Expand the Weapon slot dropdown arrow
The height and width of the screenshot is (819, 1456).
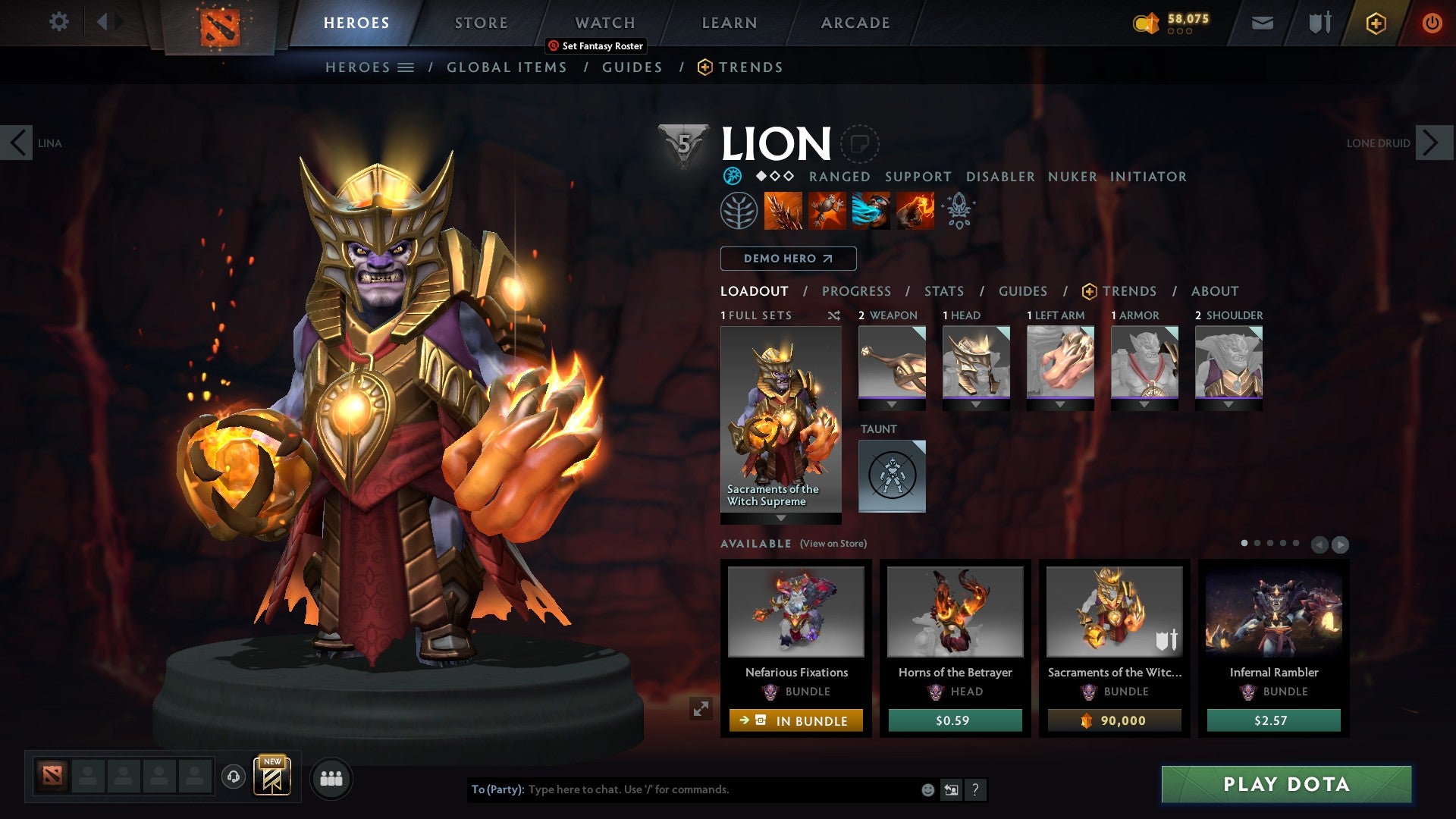pyautogui.click(x=892, y=404)
